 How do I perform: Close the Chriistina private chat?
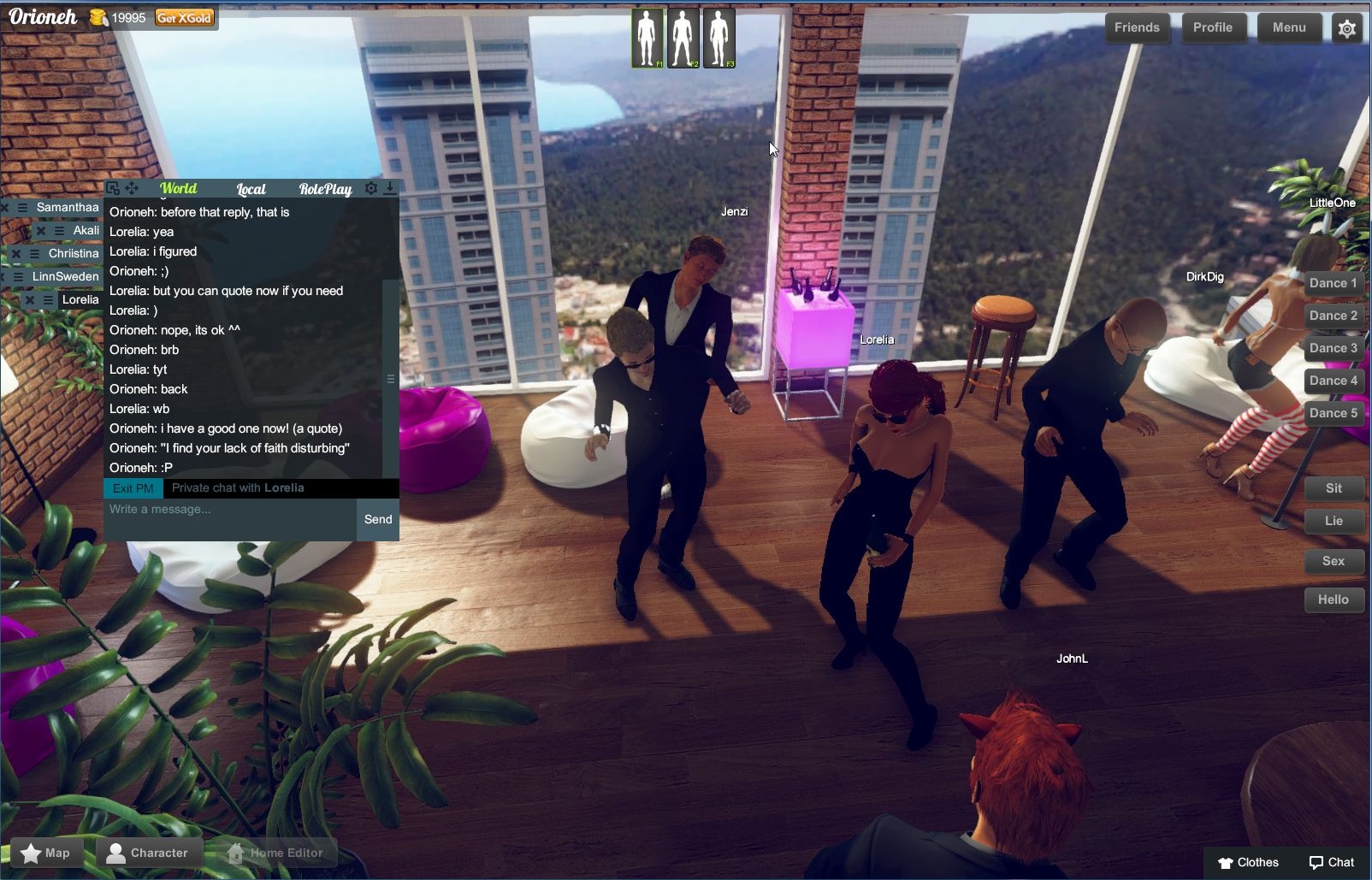click(17, 253)
